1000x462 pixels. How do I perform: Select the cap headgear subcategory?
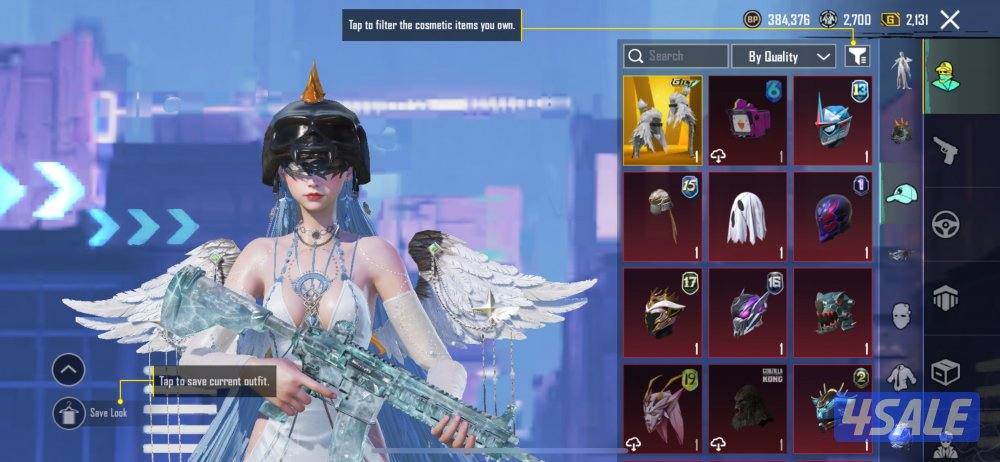click(902, 194)
